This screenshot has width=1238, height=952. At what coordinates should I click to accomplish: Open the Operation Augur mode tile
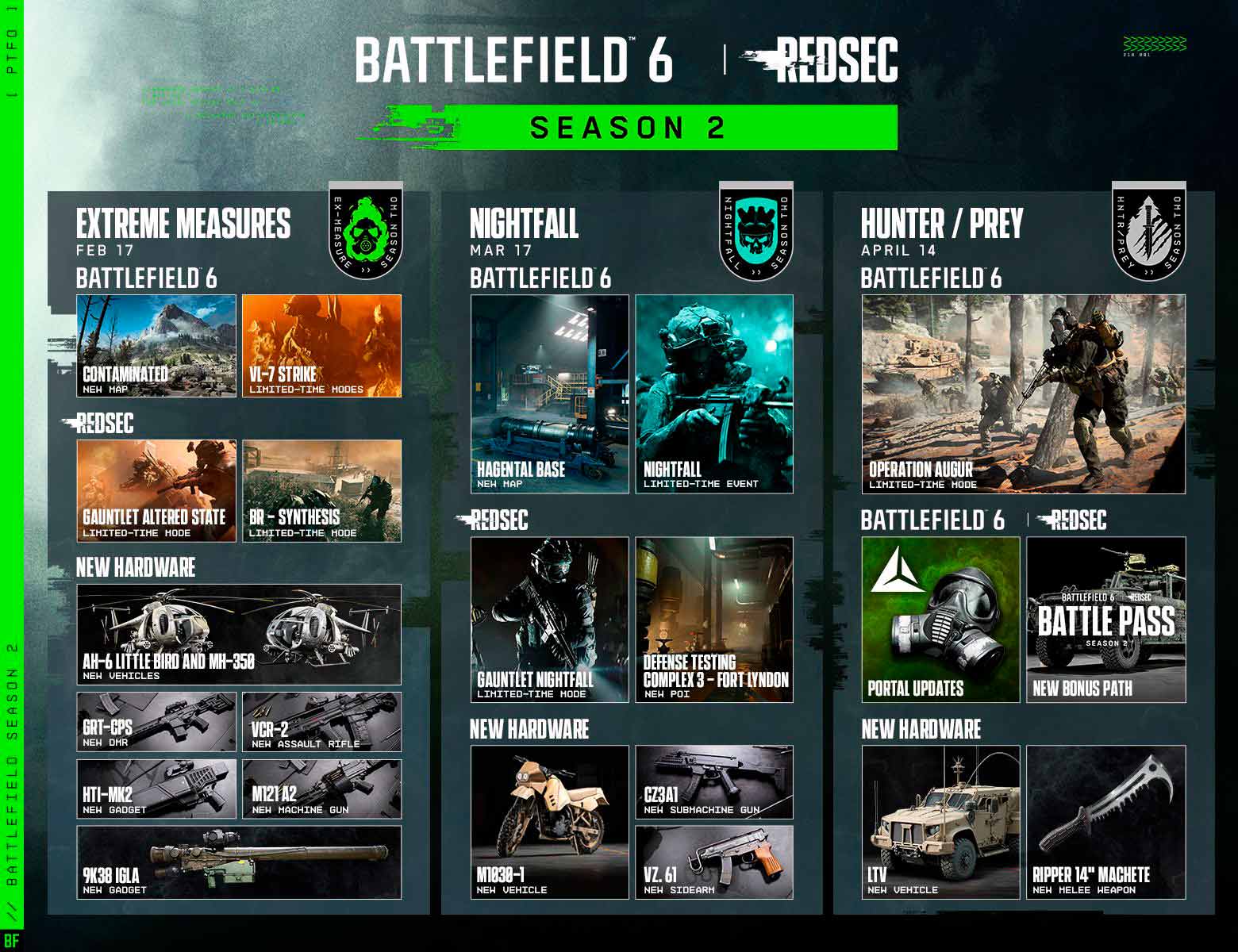coord(1024,394)
